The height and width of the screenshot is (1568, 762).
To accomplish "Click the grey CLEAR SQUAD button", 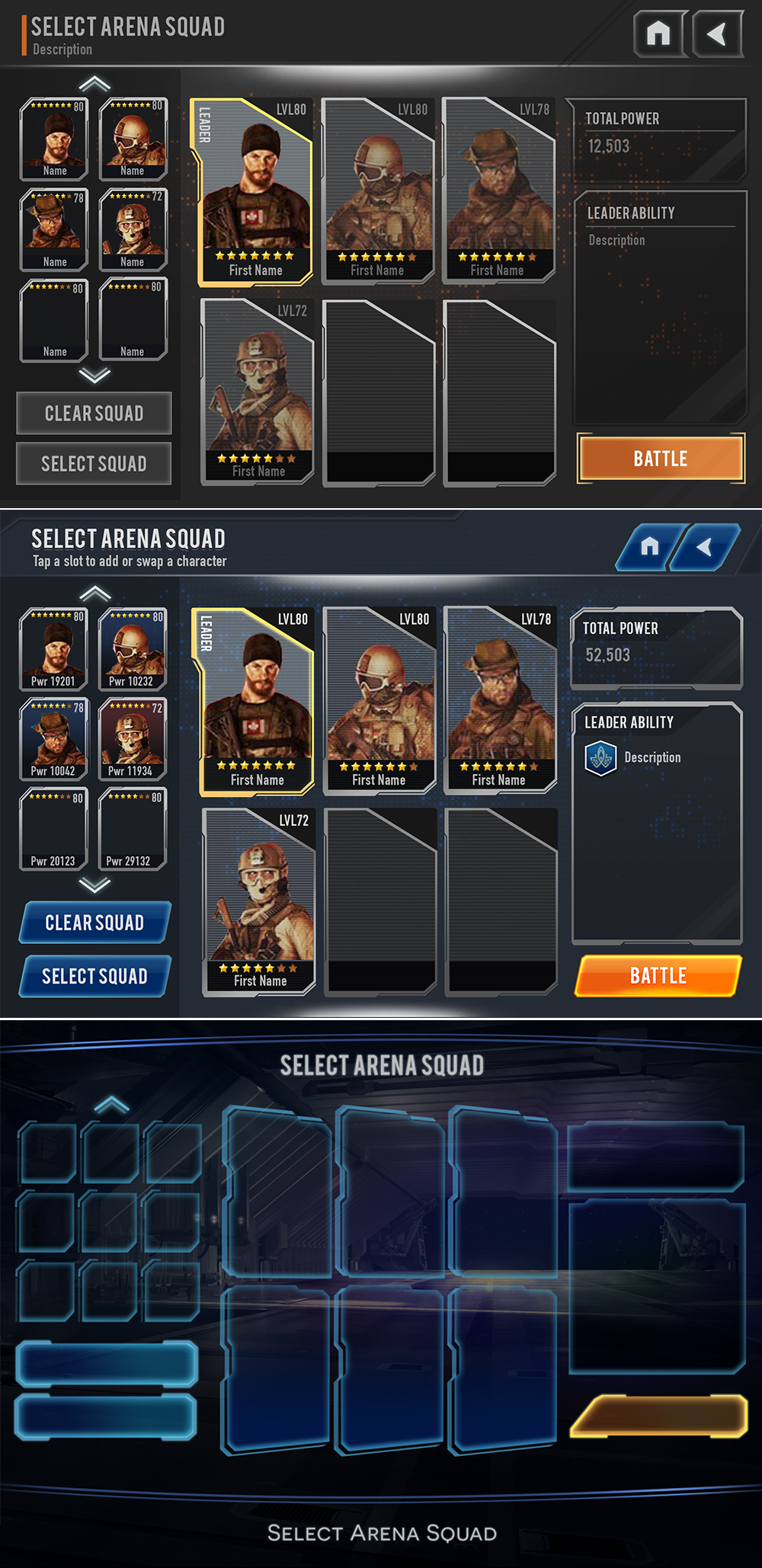I will coord(94,413).
